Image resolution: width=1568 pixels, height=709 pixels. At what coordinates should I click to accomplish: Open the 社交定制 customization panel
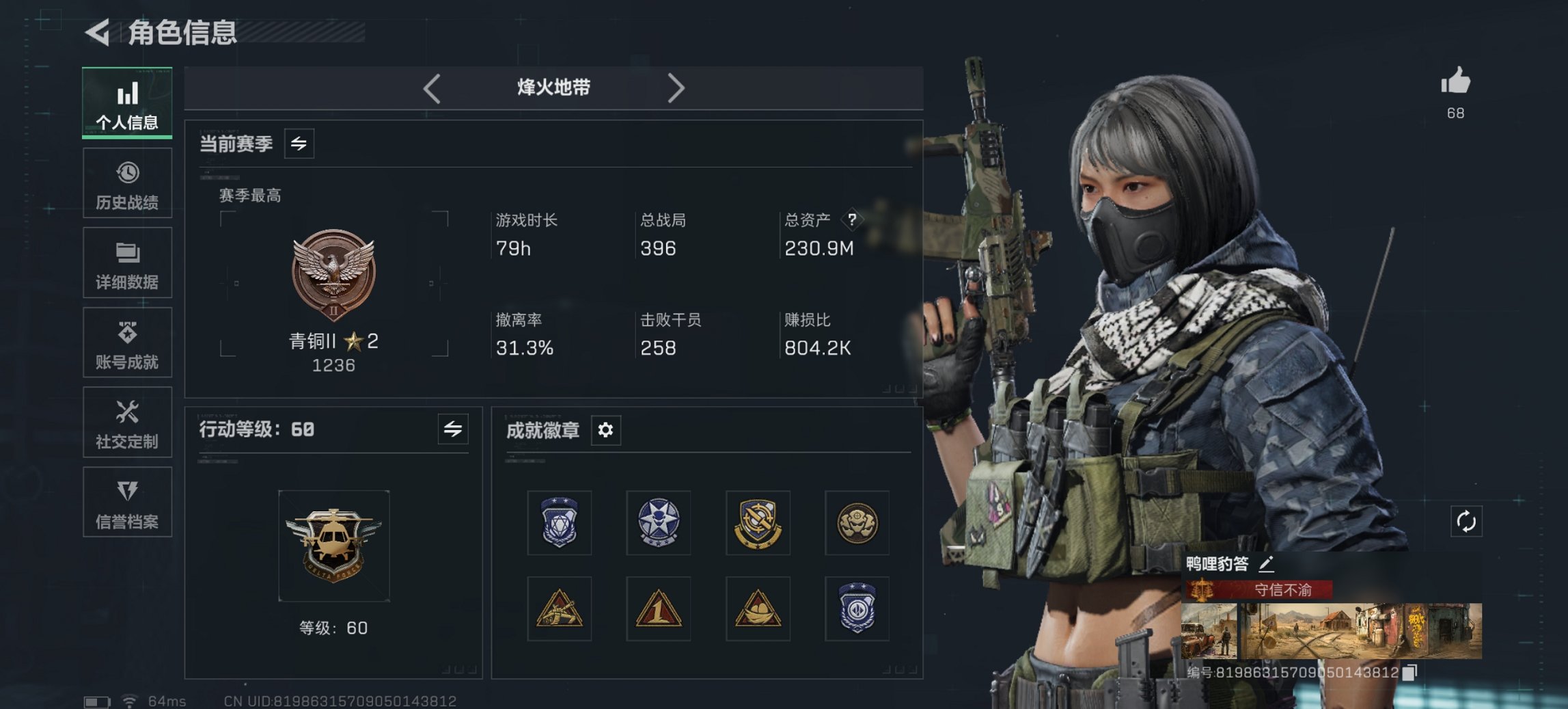127,423
